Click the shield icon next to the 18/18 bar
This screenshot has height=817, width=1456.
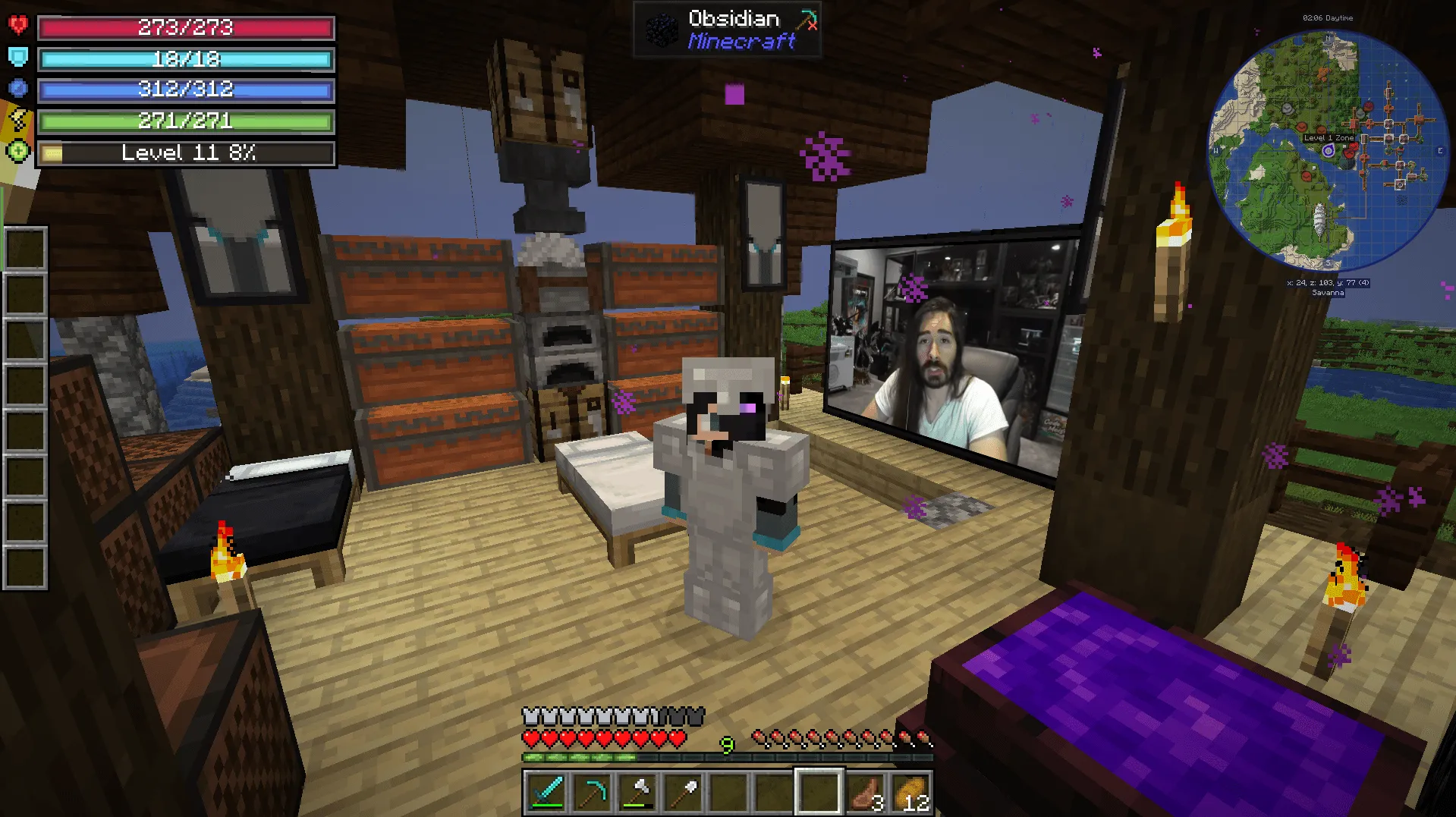coord(20,58)
